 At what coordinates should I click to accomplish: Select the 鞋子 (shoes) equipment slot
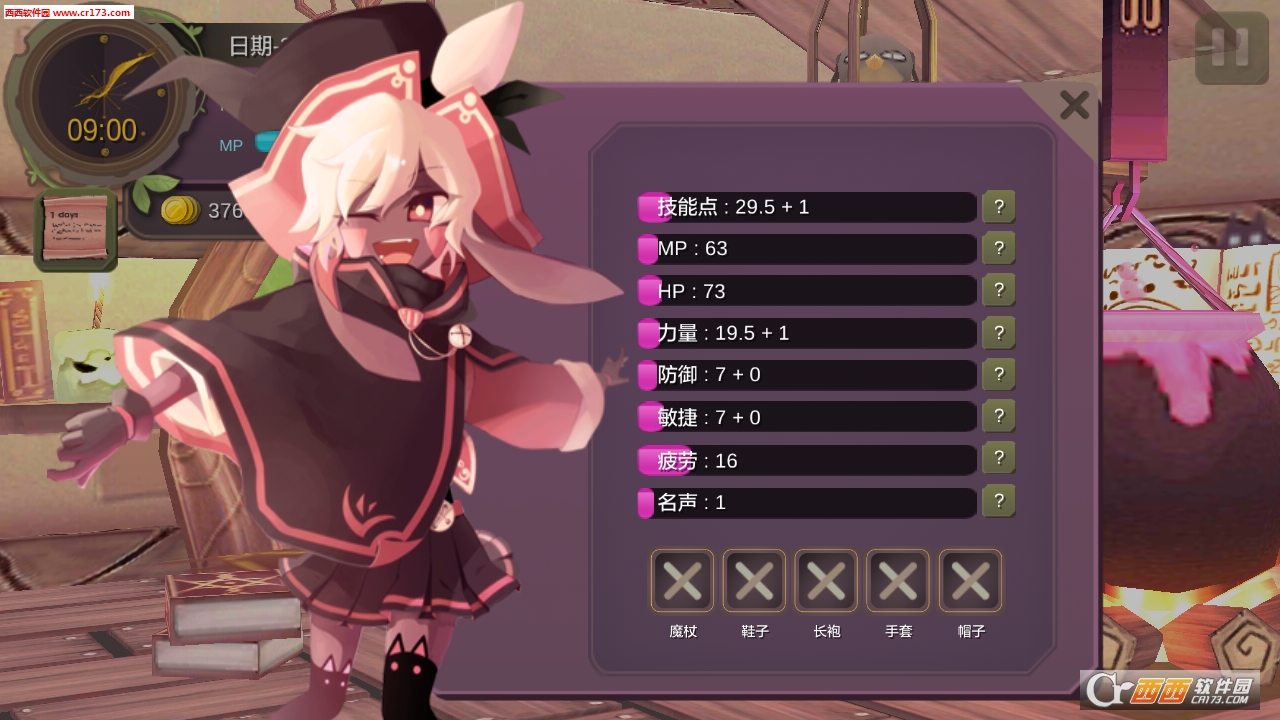tap(753, 580)
